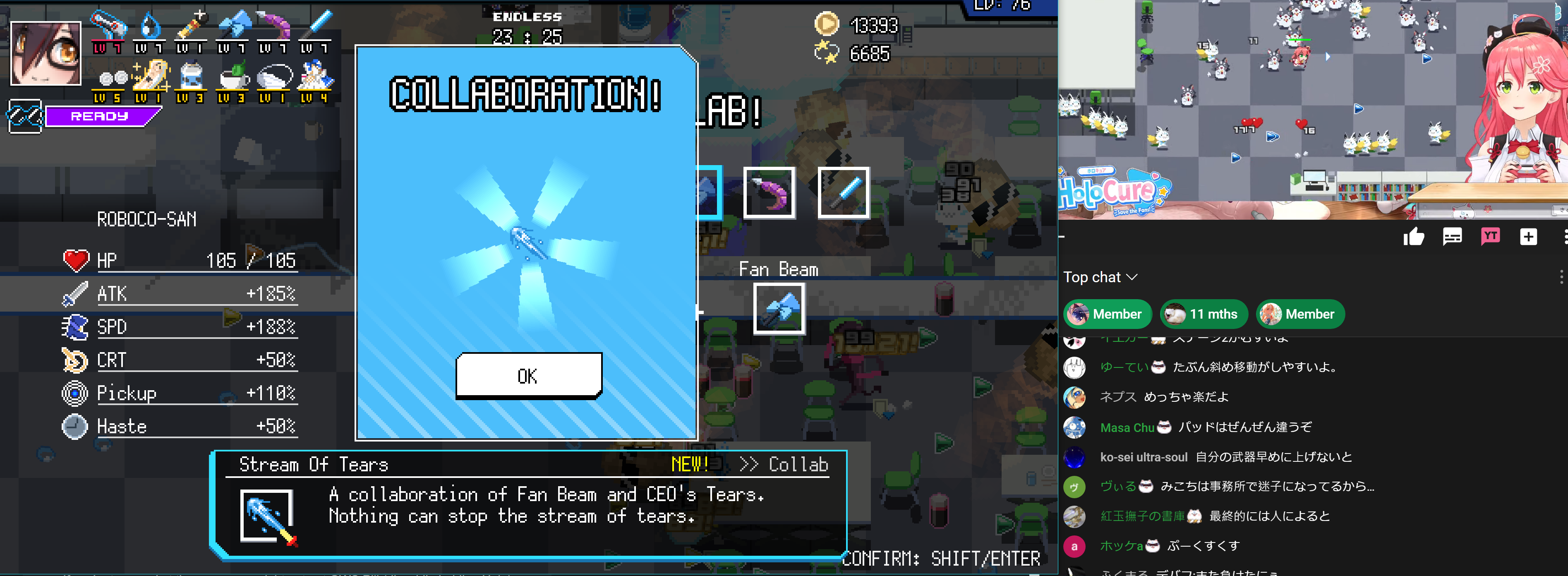The image size is (1568, 576).
Task: Open the Top chat dropdown
Action: pos(1099,277)
